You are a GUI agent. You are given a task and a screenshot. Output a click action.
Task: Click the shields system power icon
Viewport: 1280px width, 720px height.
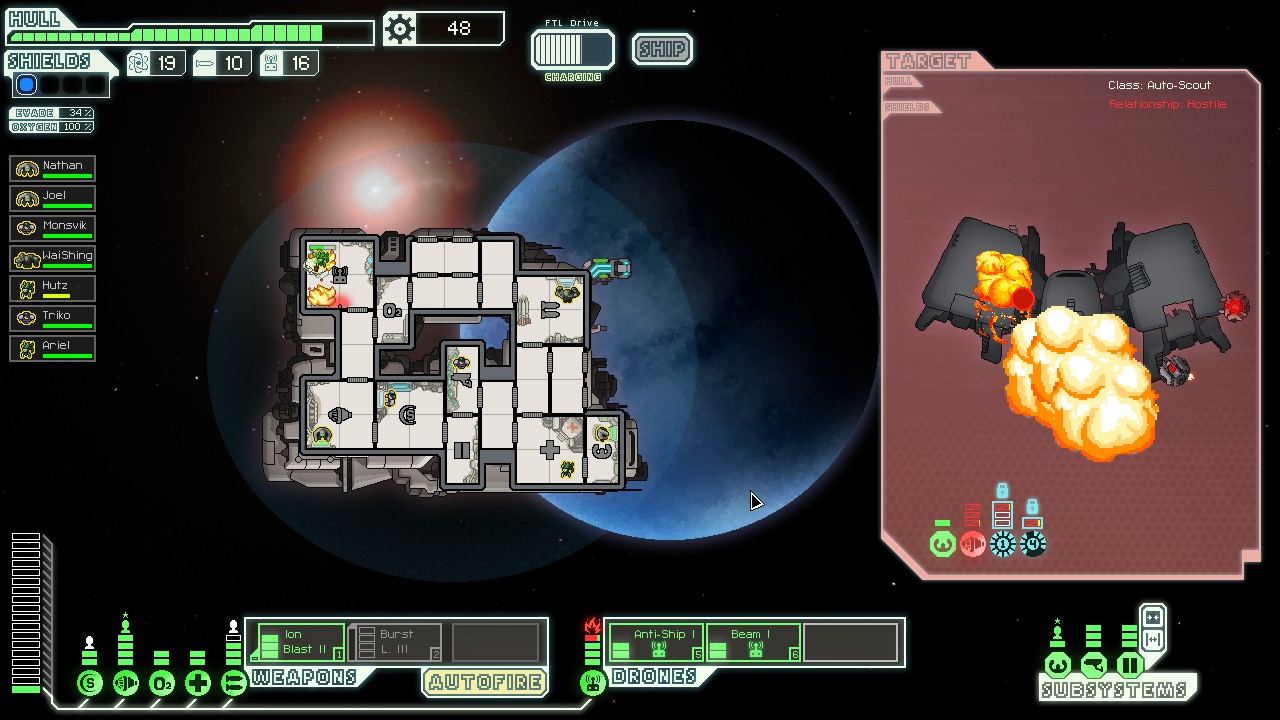(x=90, y=684)
